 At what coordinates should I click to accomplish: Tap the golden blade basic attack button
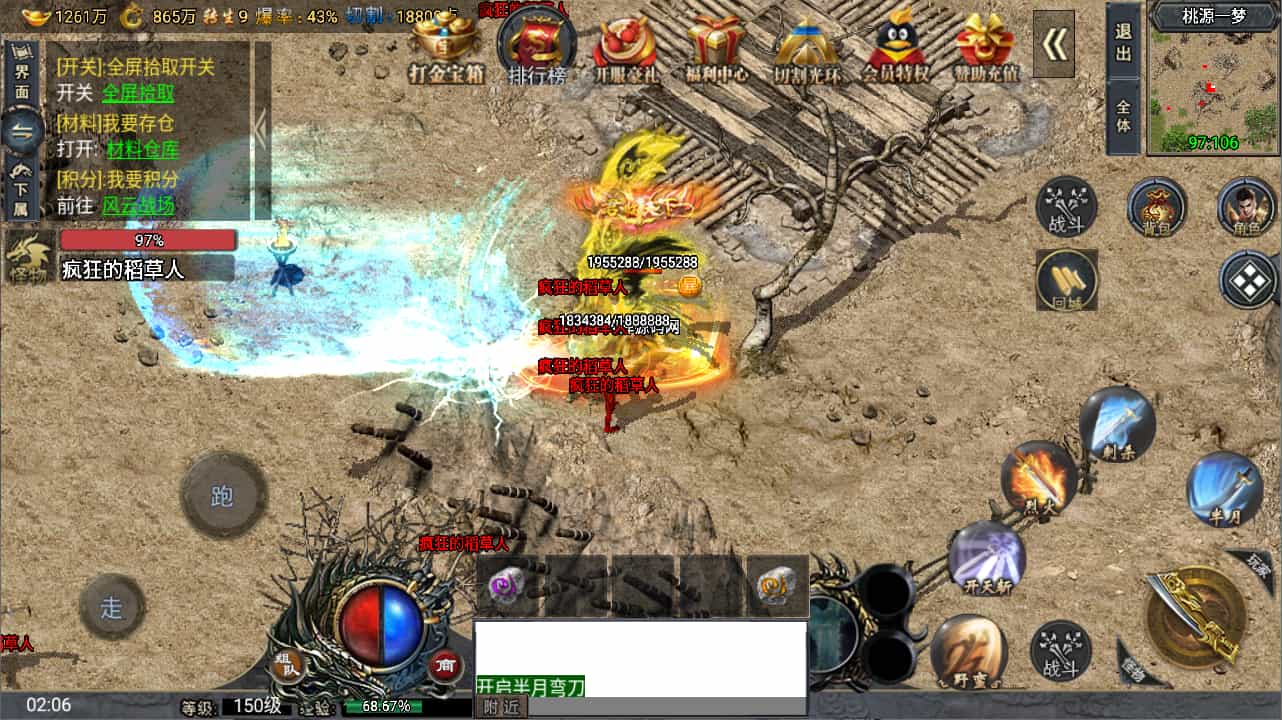[x=1194, y=615]
